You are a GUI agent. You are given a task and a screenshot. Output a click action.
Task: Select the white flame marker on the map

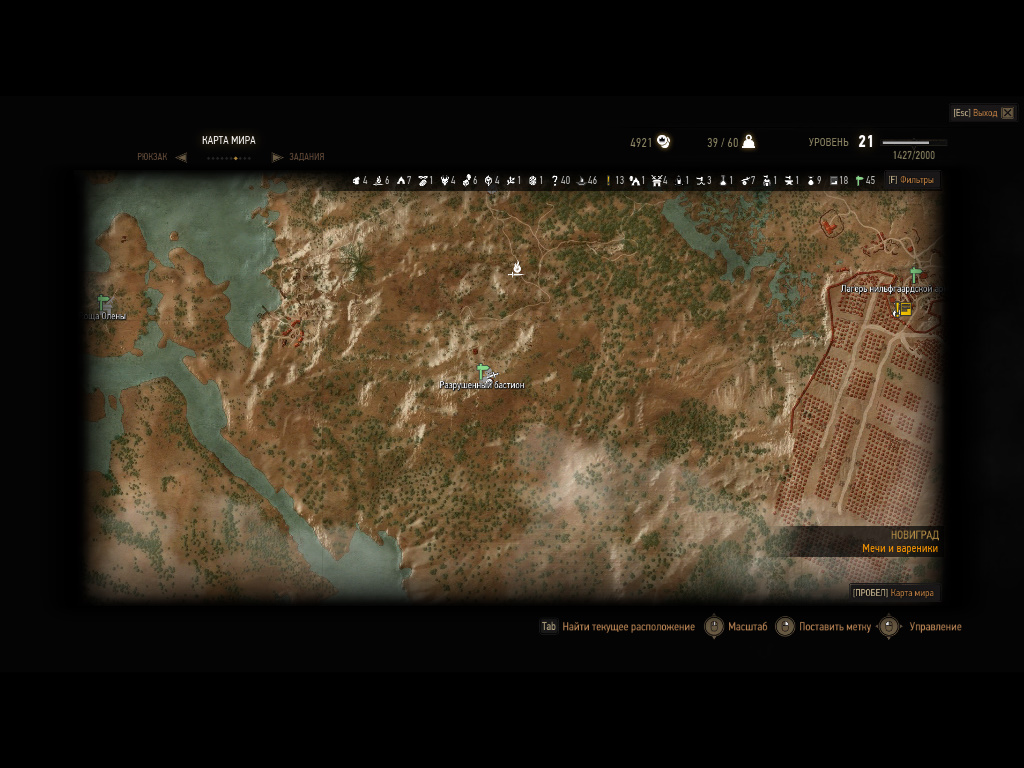(x=518, y=266)
